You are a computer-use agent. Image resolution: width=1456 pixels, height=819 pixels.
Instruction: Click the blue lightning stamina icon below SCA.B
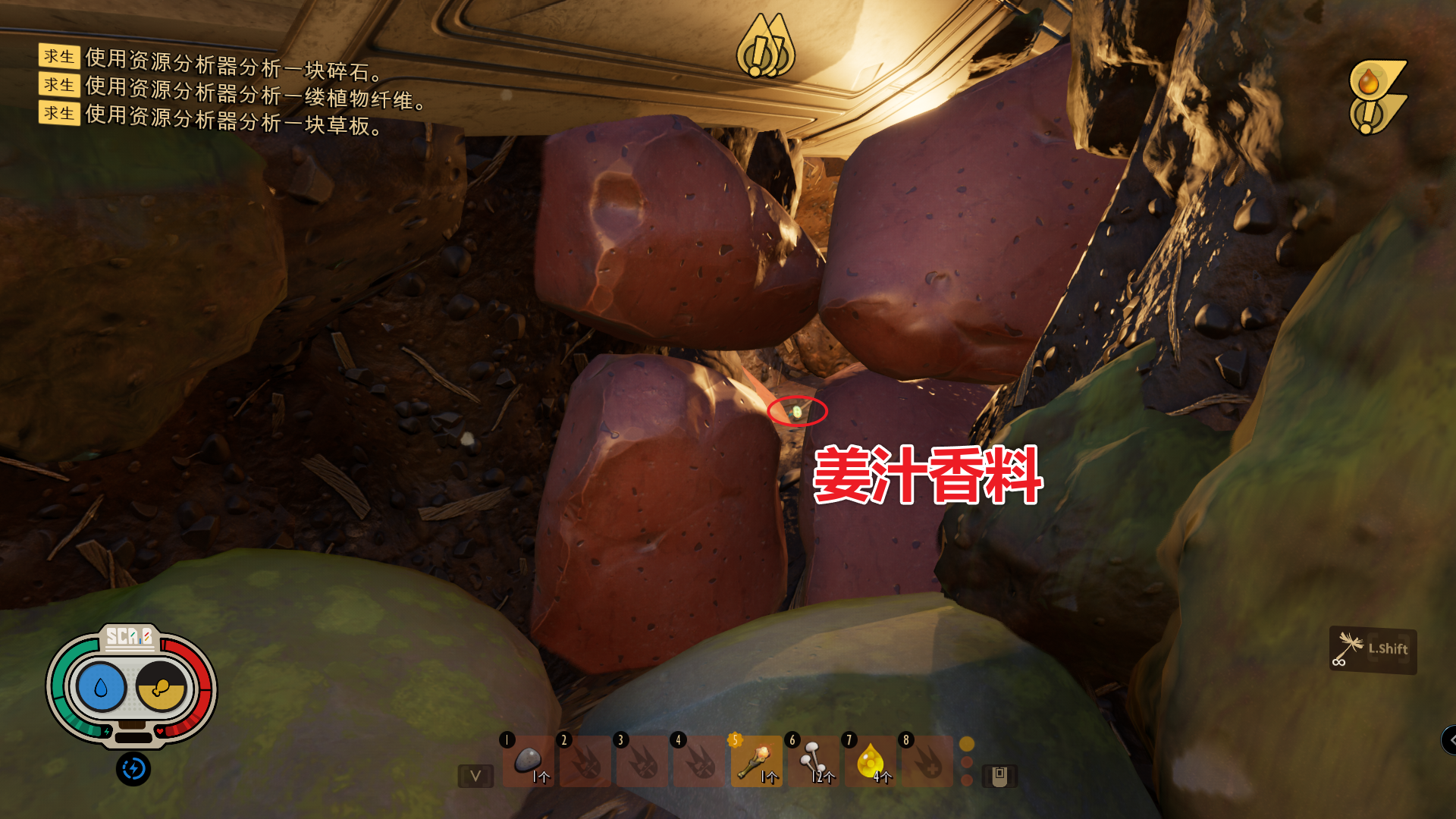(133, 770)
